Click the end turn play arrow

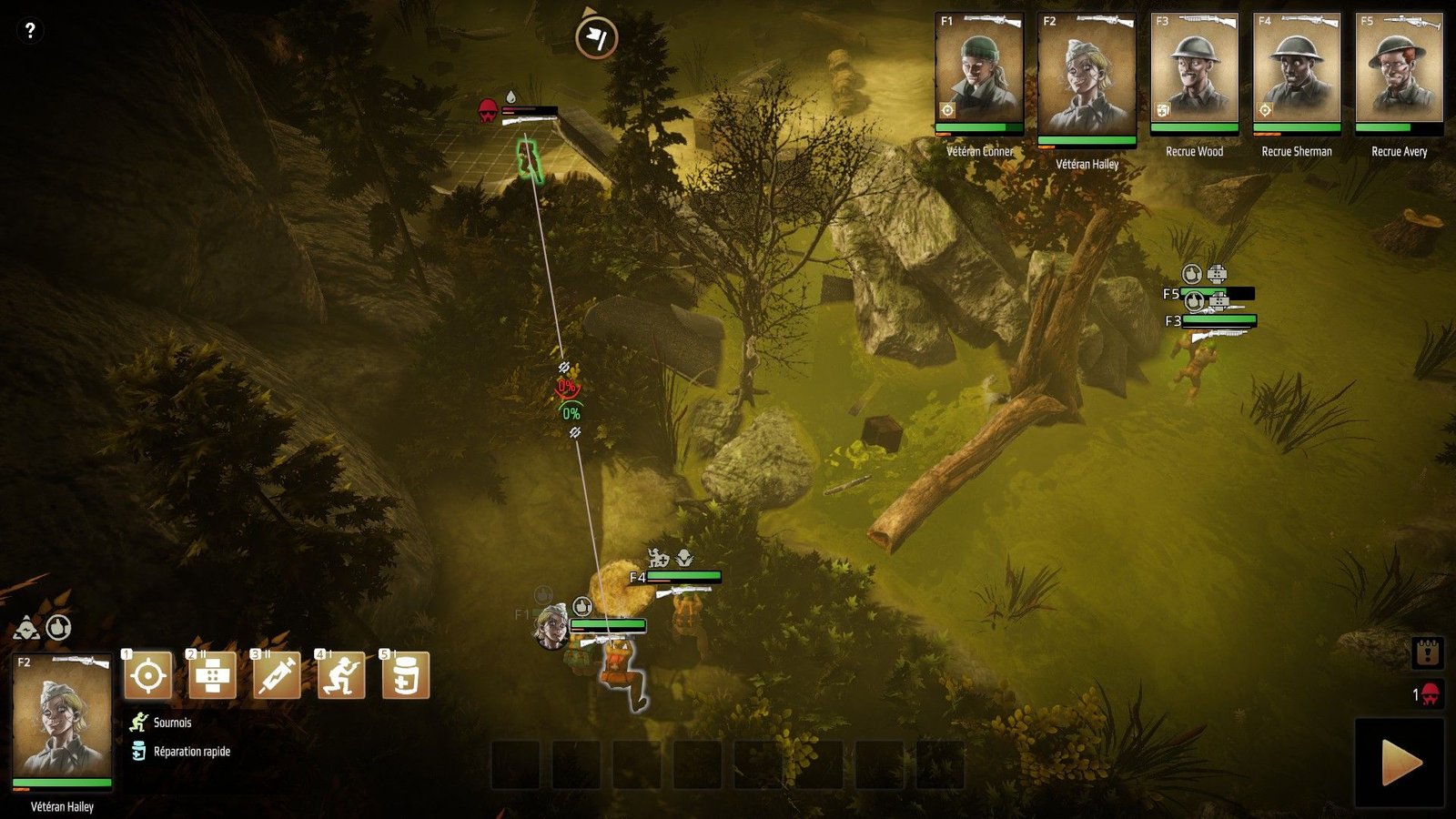tap(1400, 763)
